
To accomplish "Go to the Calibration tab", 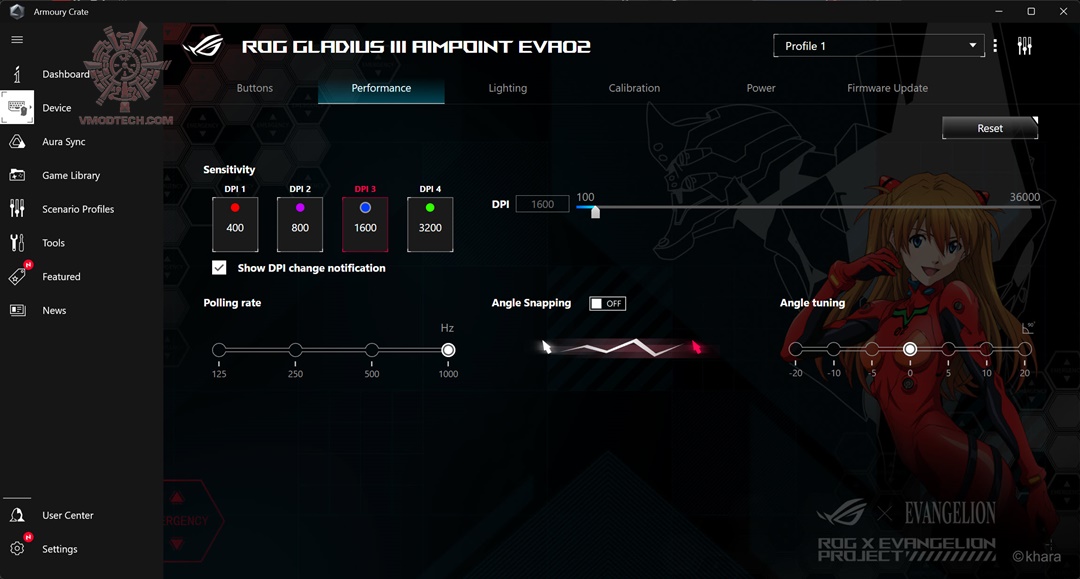I will tap(634, 88).
